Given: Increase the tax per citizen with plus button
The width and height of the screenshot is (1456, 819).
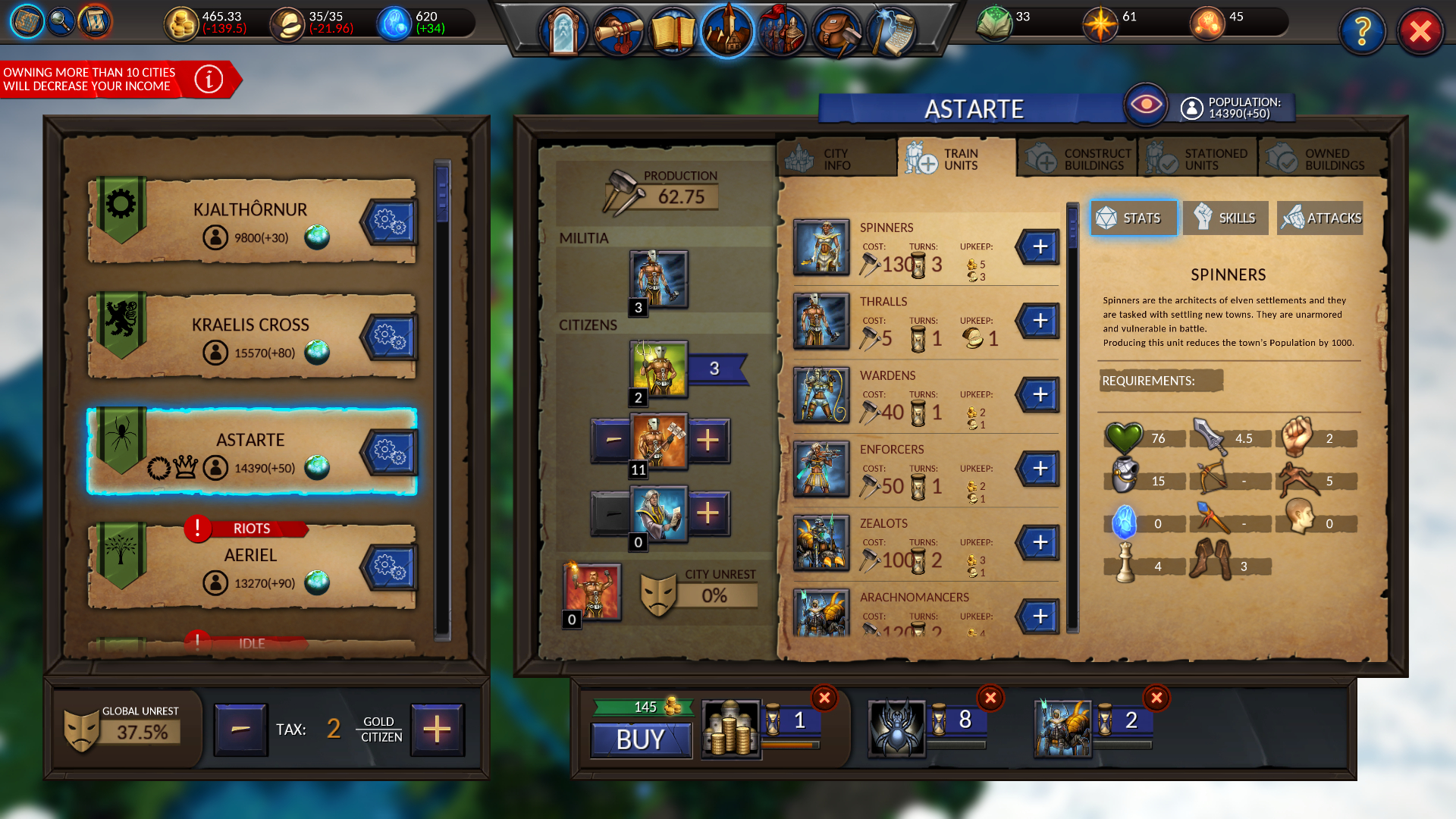Looking at the screenshot, I should 438,729.
